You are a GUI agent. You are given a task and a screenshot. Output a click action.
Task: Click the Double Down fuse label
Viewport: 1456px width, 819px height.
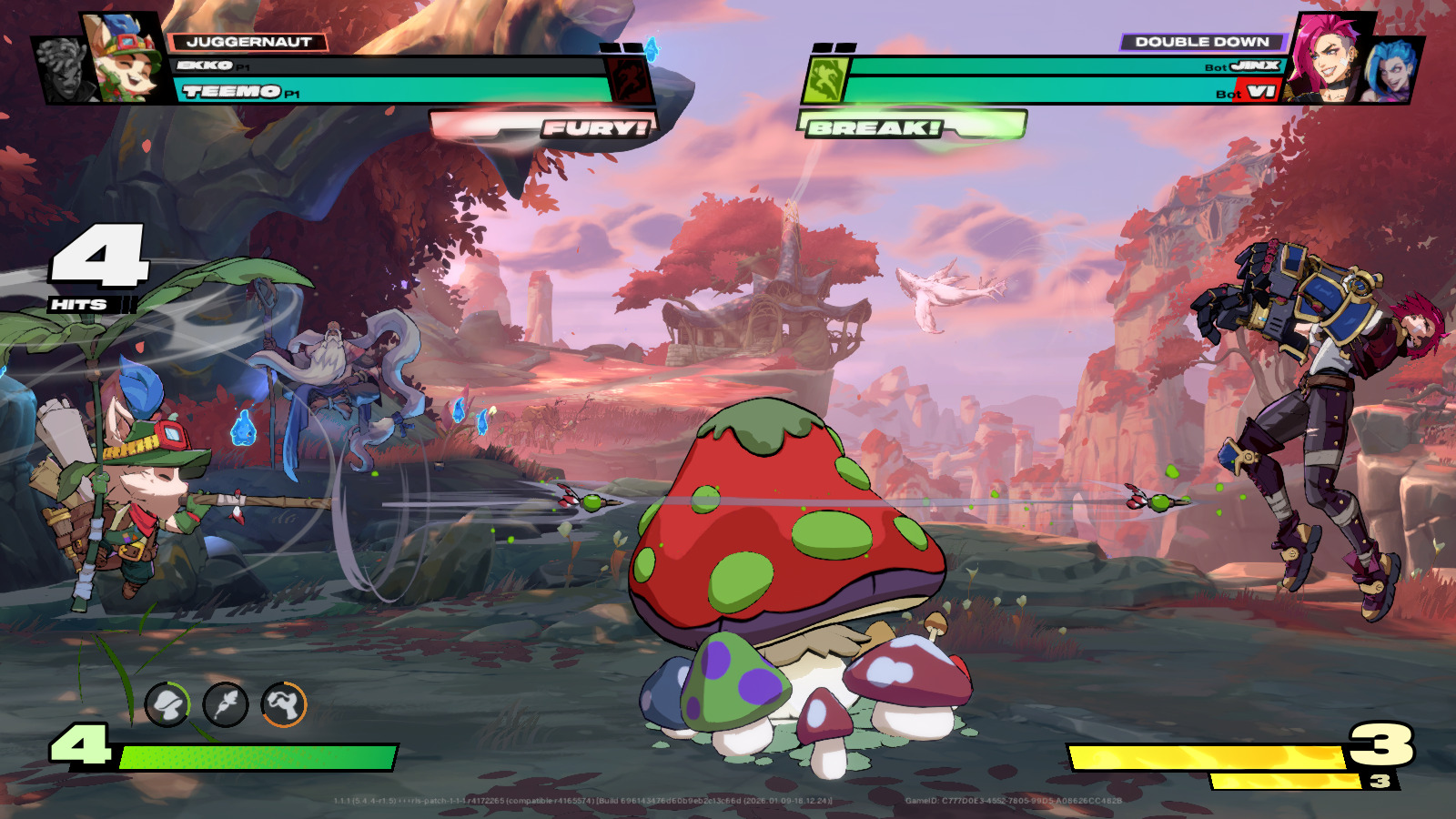tap(1201, 42)
